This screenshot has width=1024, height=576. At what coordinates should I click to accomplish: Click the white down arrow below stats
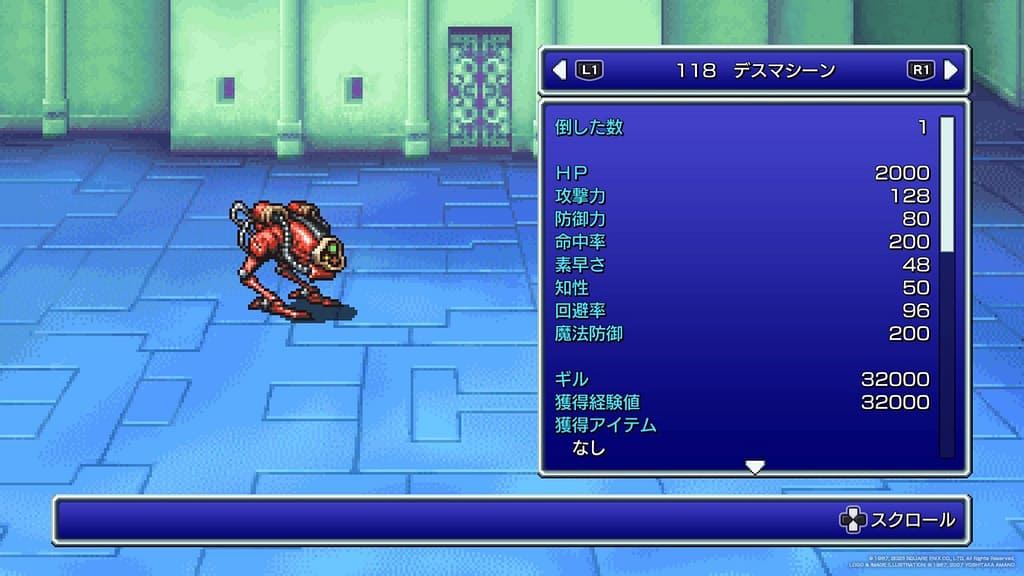(756, 467)
